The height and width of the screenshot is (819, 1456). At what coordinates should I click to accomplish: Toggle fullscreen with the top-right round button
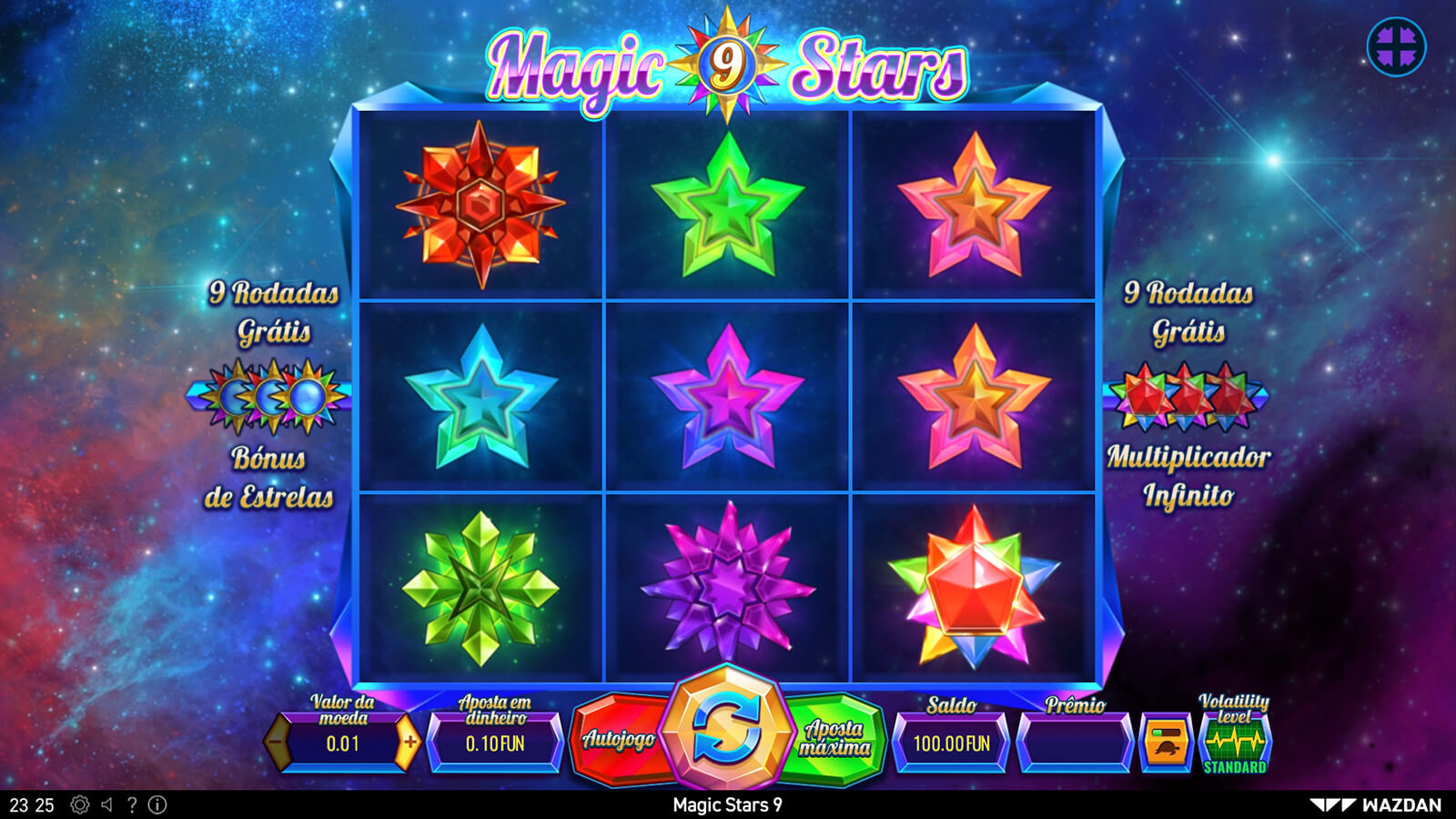pyautogui.click(x=1396, y=46)
